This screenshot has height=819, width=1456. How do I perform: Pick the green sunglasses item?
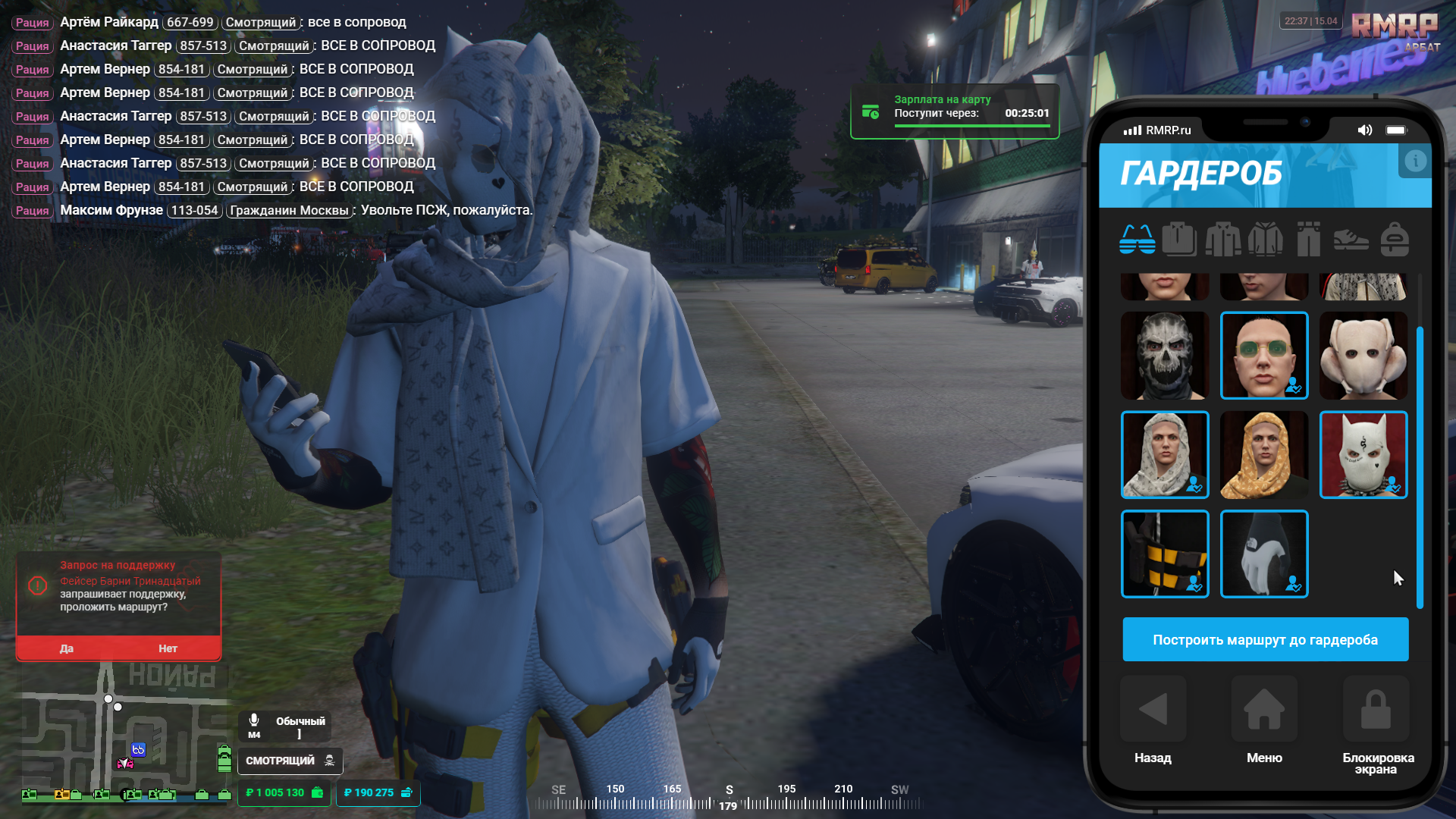pos(1264,356)
